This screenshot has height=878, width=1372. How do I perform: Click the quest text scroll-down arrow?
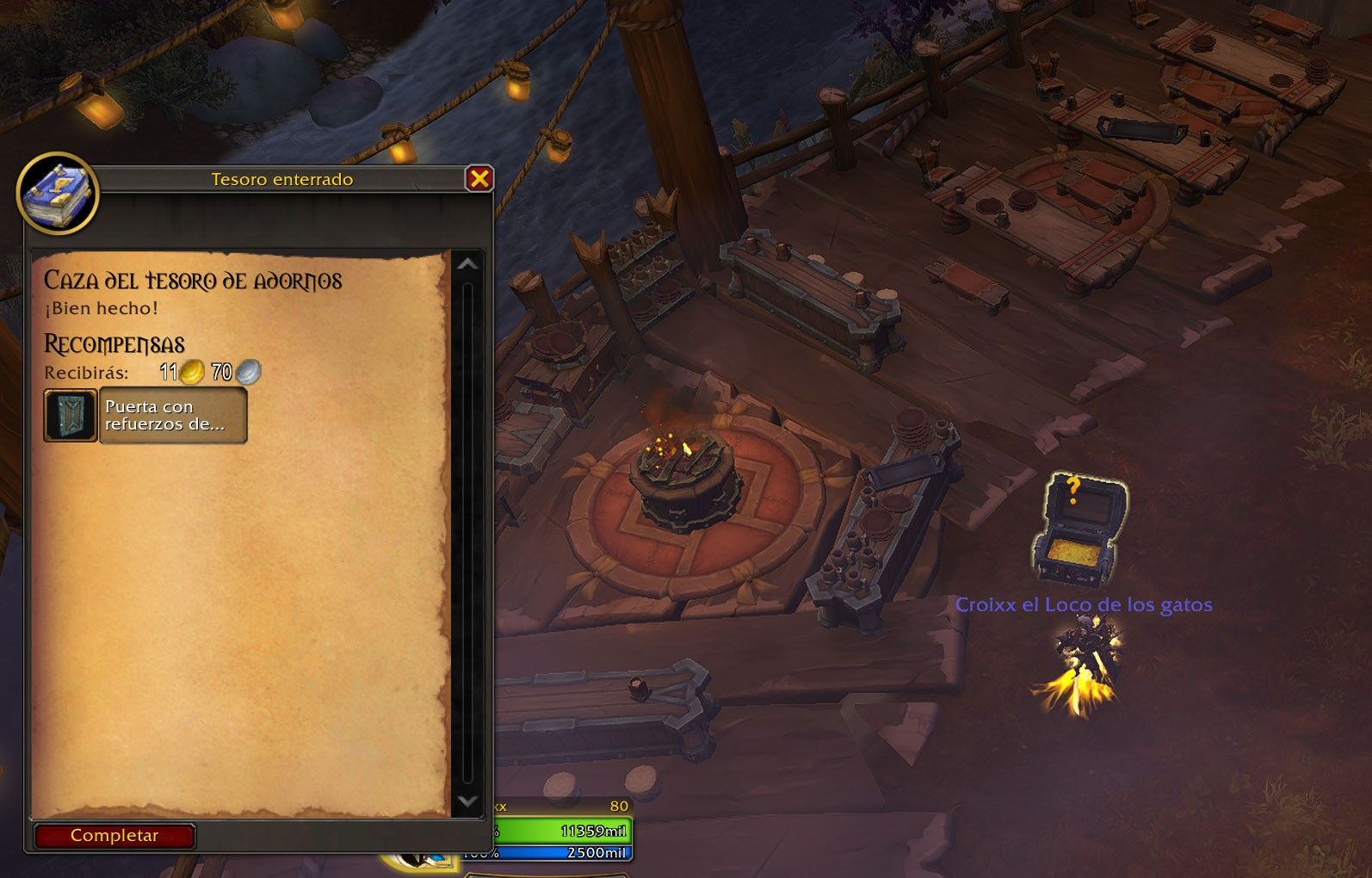click(467, 801)
